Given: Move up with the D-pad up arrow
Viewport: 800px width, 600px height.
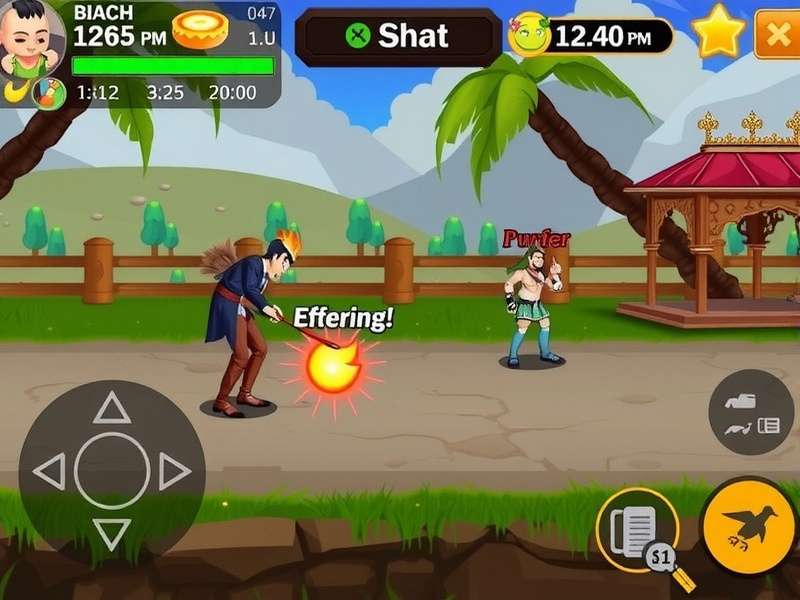Looking at the screenshot, I should pyautogui.click(x=112, y=408).
